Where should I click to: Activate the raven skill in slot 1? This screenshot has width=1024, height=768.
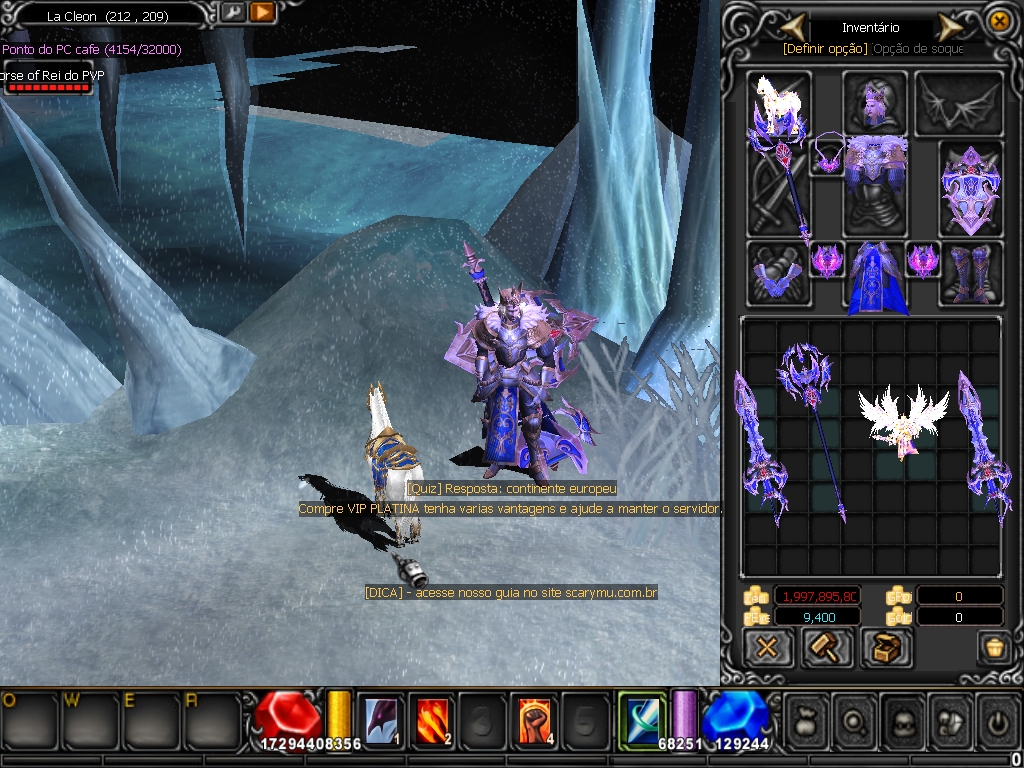380,720
